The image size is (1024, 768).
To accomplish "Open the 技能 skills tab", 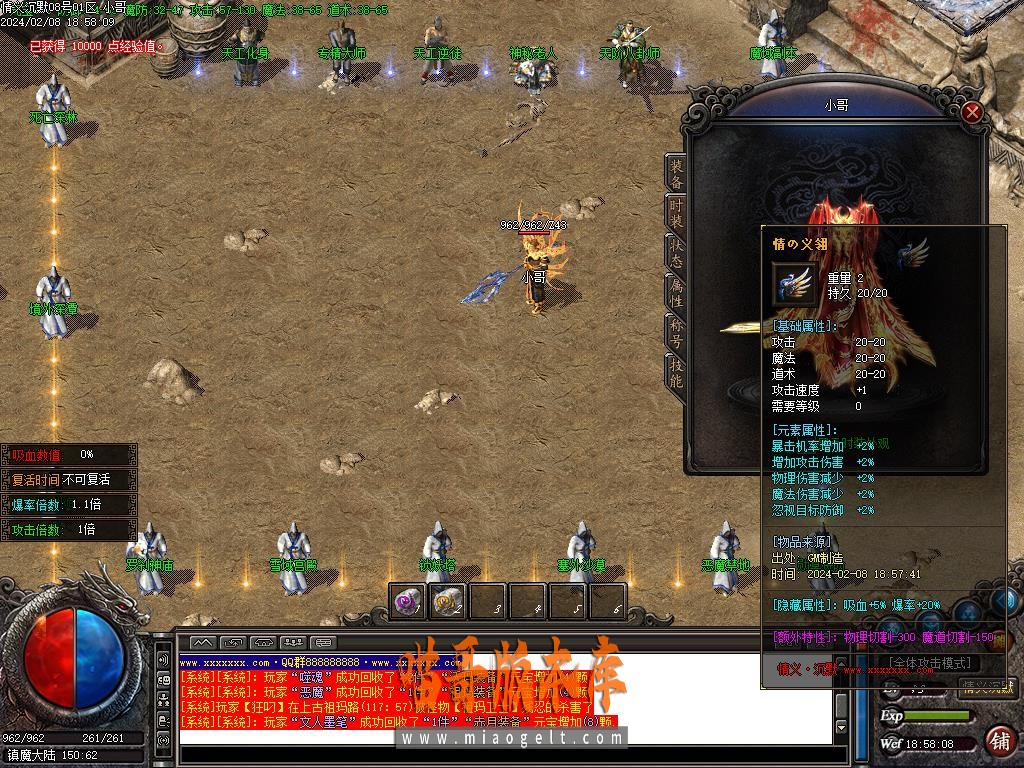I will point(676,373).
